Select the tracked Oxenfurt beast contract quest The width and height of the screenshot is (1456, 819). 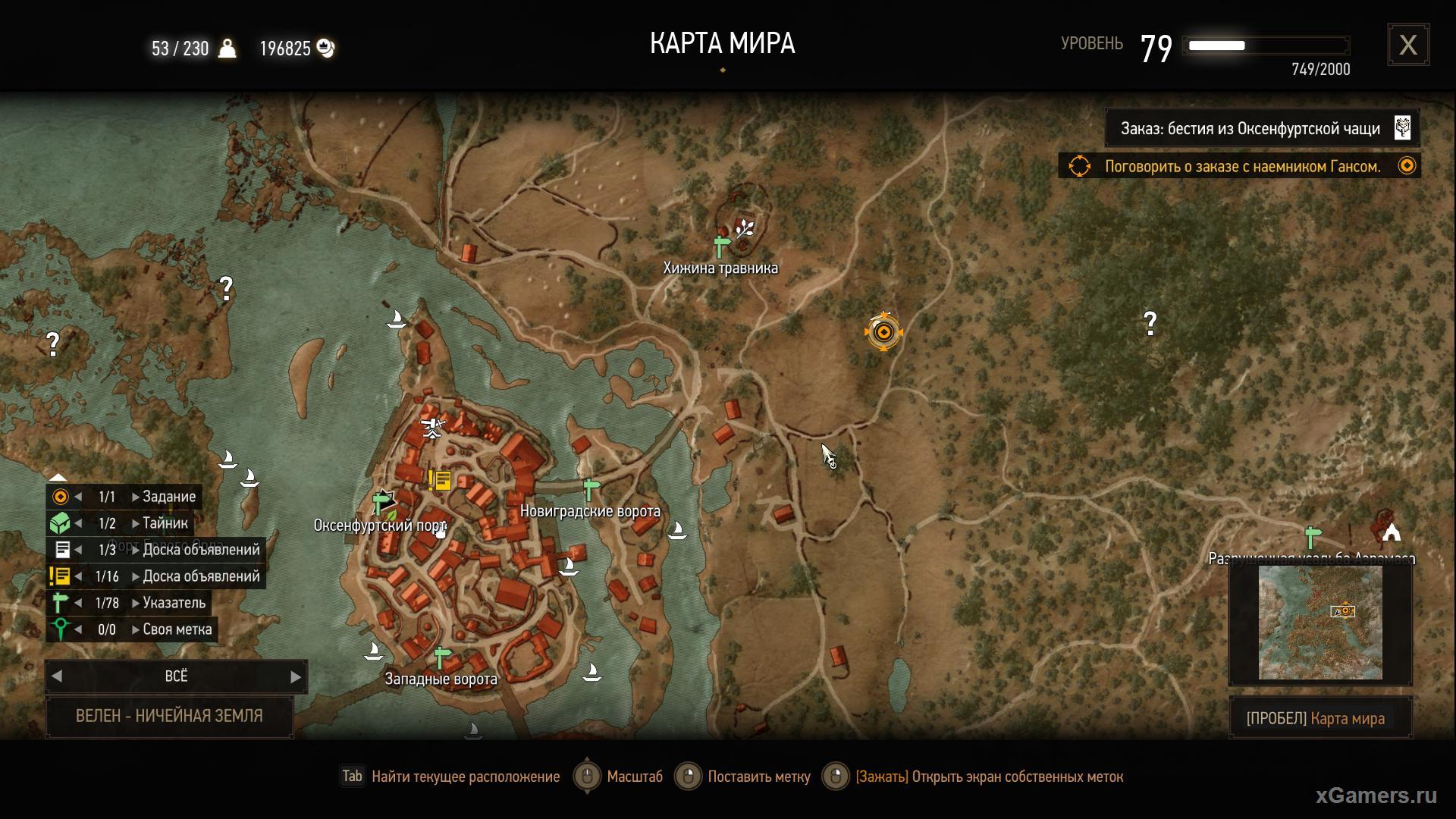tap(1261, 128)
